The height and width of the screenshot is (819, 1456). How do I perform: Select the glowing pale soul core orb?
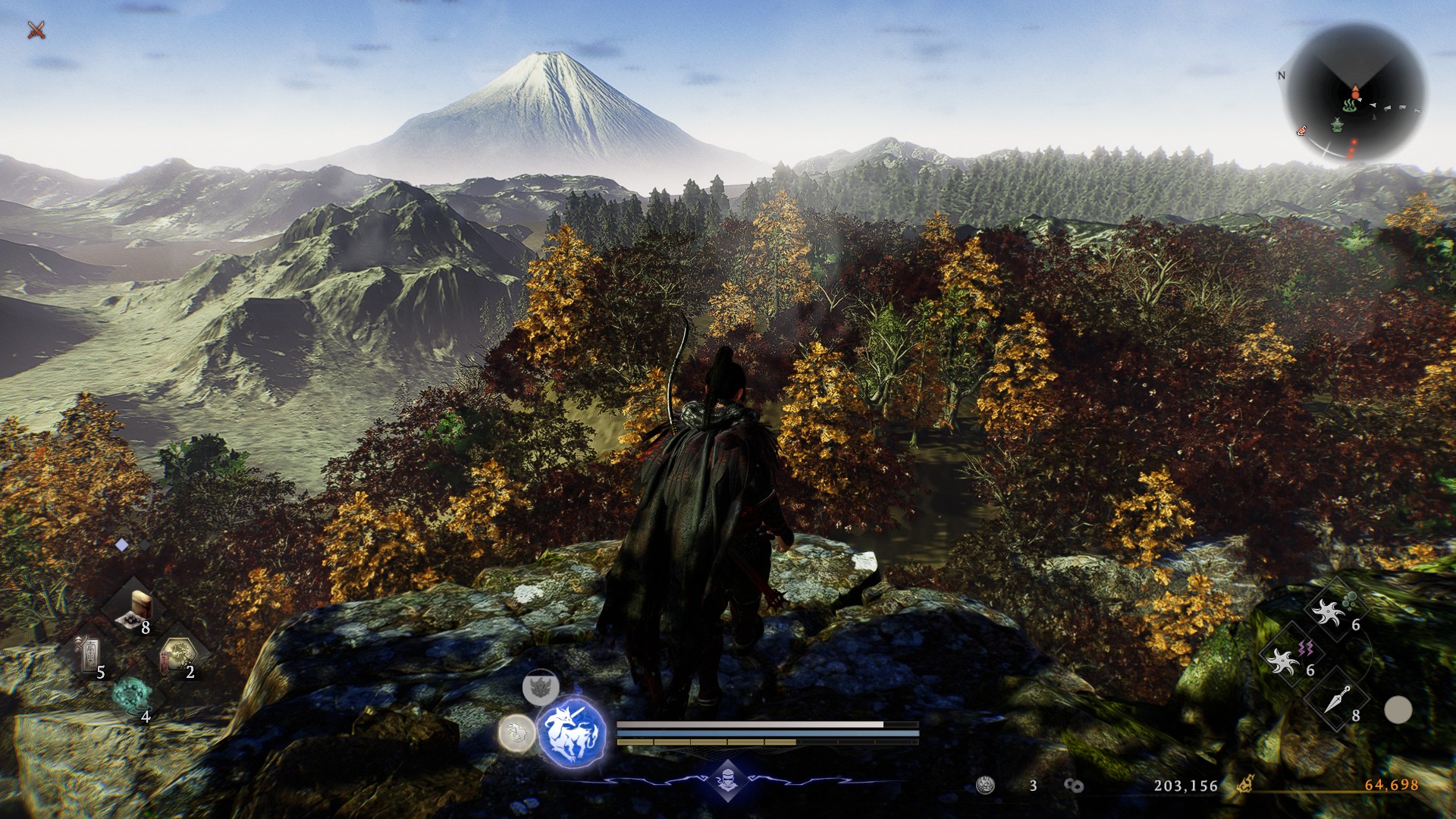pyautogui.click(x=516, y=733)
